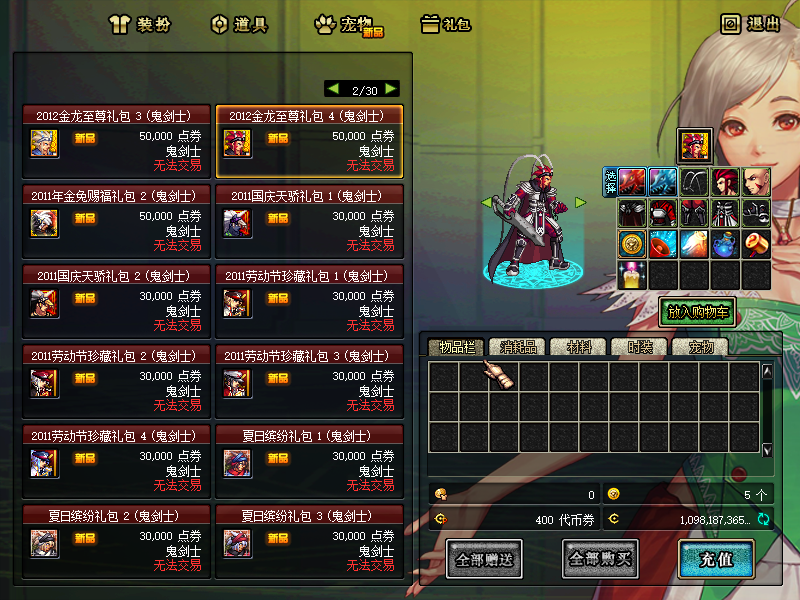Open the 装扮 category tab

[x=138, y=24]
